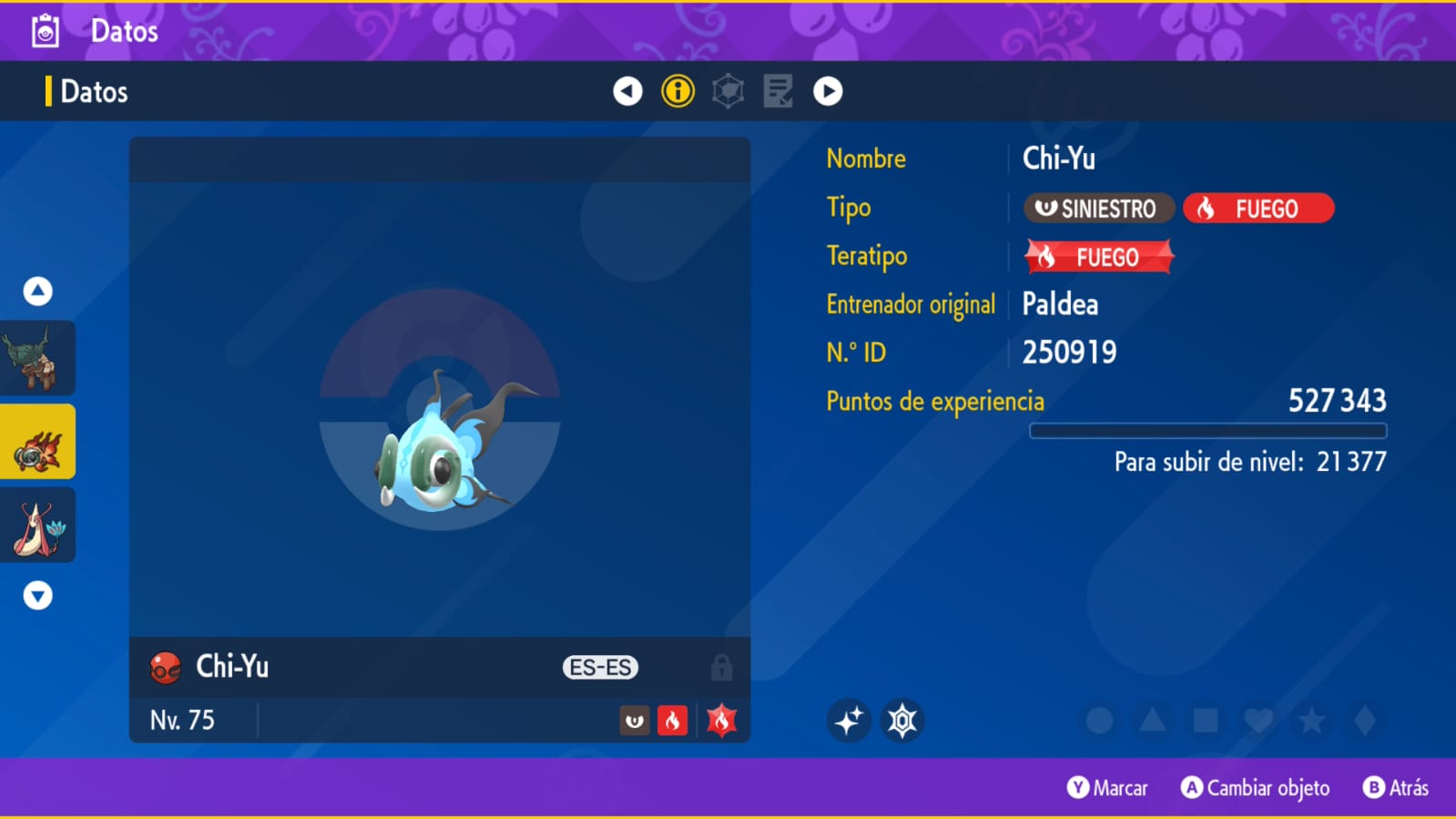
Task: Go back with Atrás
Action: (1396, 788)
